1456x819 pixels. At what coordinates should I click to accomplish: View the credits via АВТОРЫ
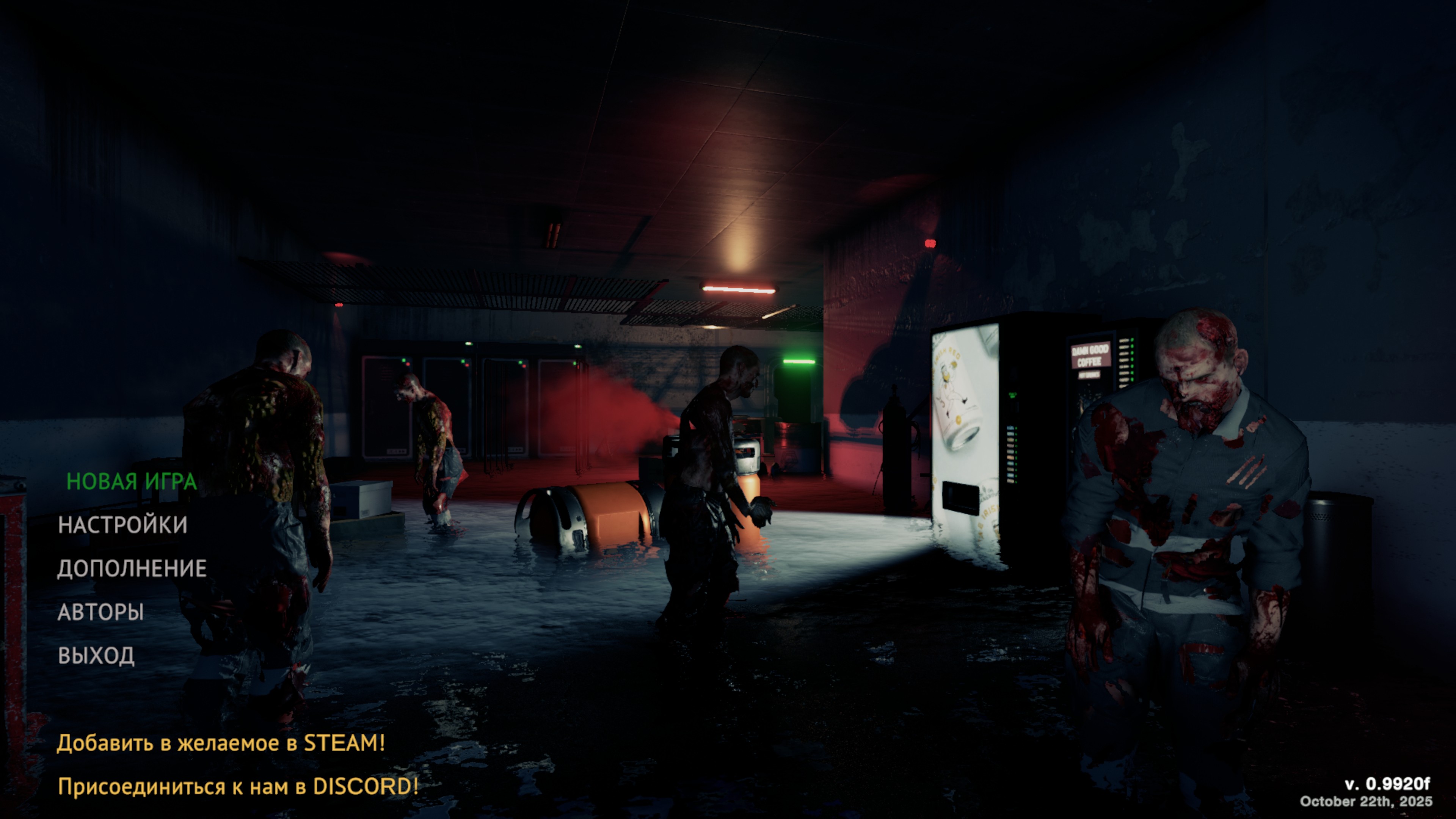100,612
